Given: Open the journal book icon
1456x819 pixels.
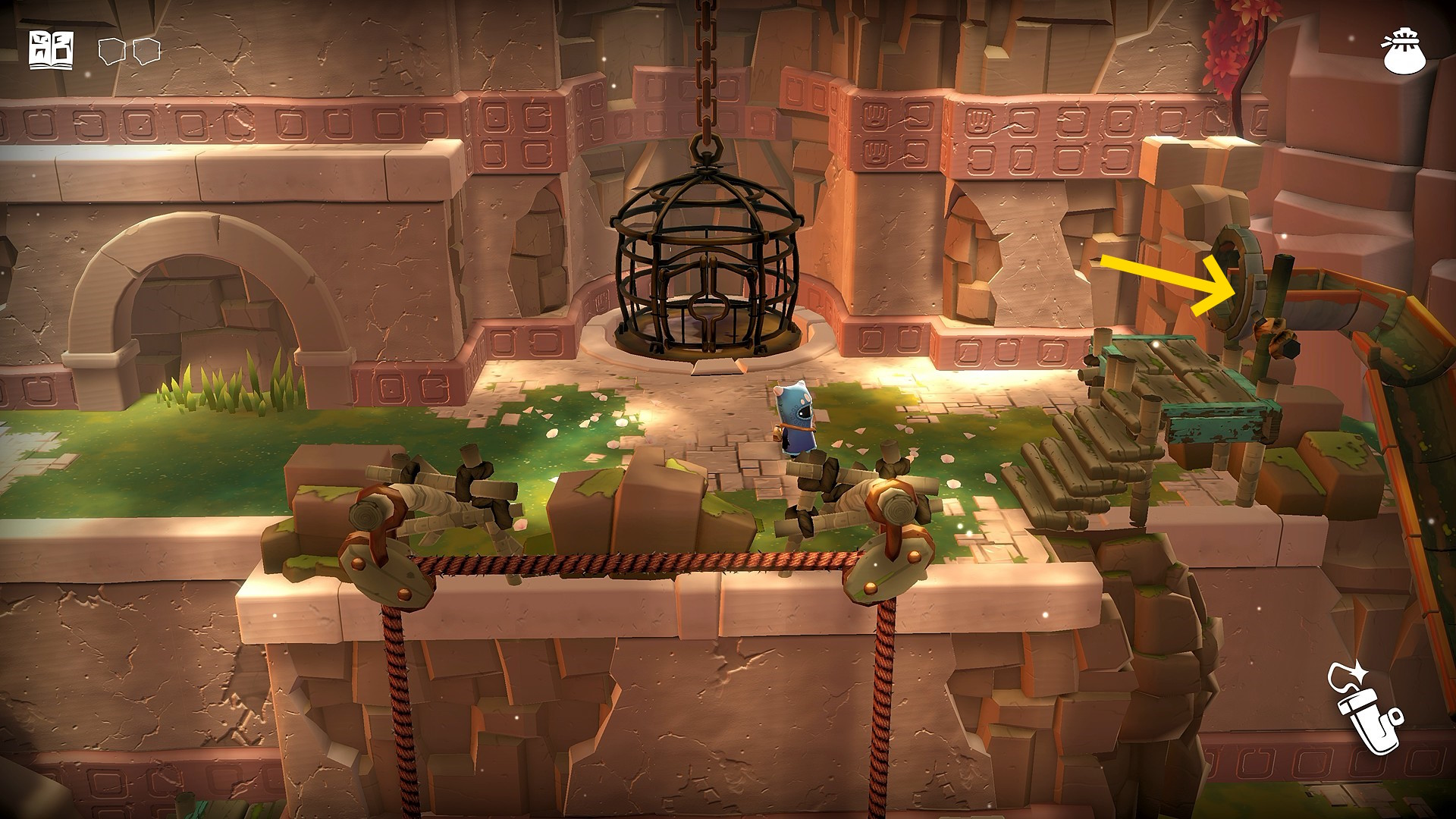Looking at the screenshot, I should pos(52,51).
